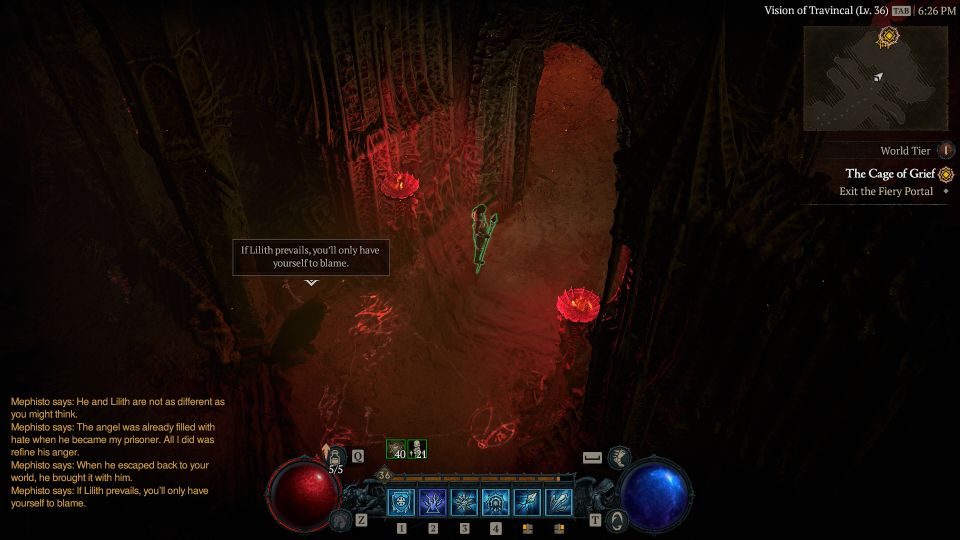Image resolution: width=960 pixels, height=540 pixels.
Task: Check the green buff icon showing 40
Action: click(397, 450)
